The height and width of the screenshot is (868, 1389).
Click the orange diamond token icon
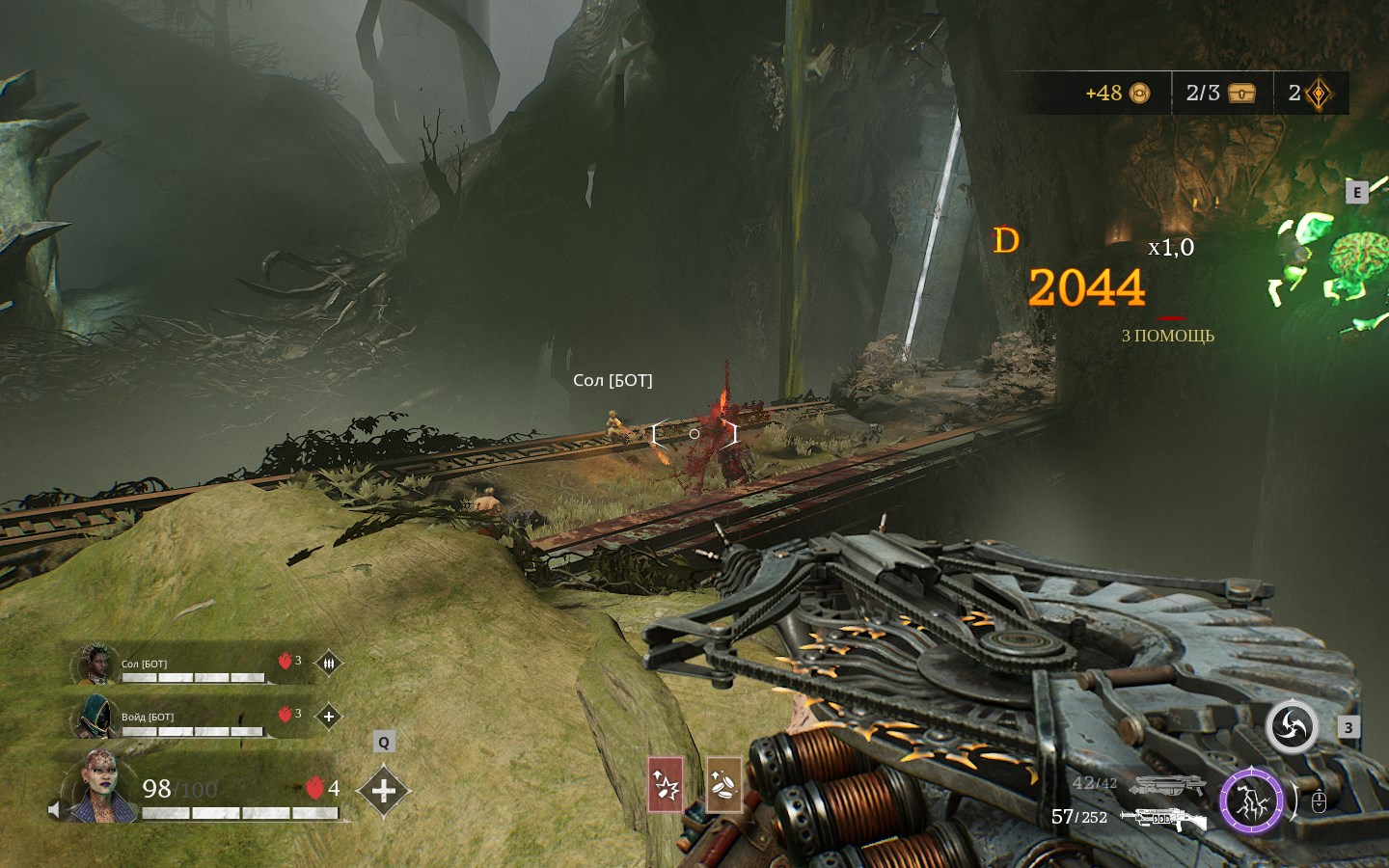[x=1318, y=94]
